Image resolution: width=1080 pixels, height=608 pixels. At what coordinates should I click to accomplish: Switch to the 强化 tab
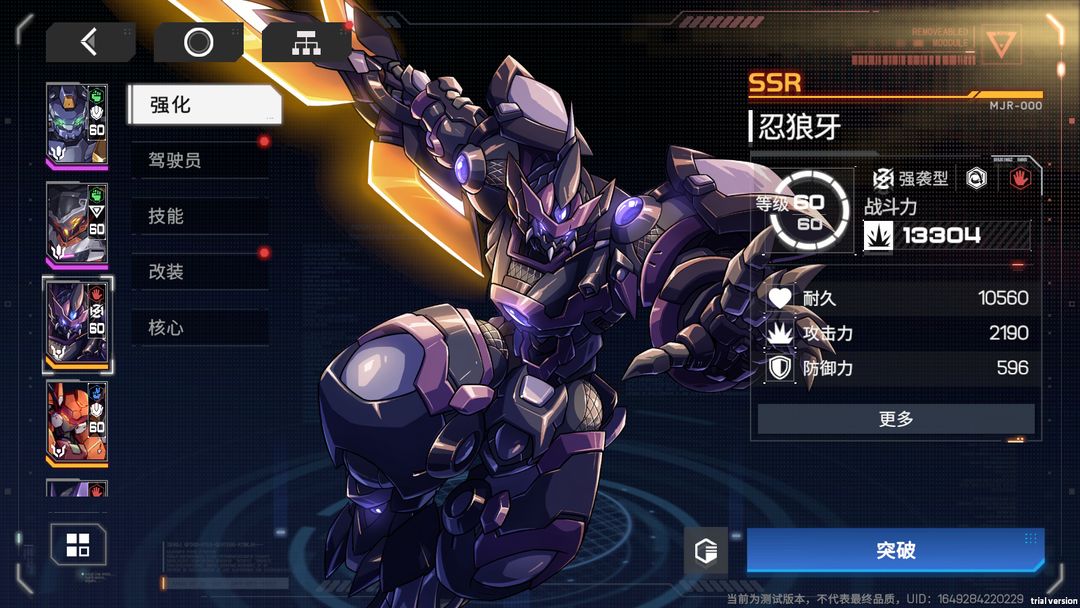[x=204, y=105]
